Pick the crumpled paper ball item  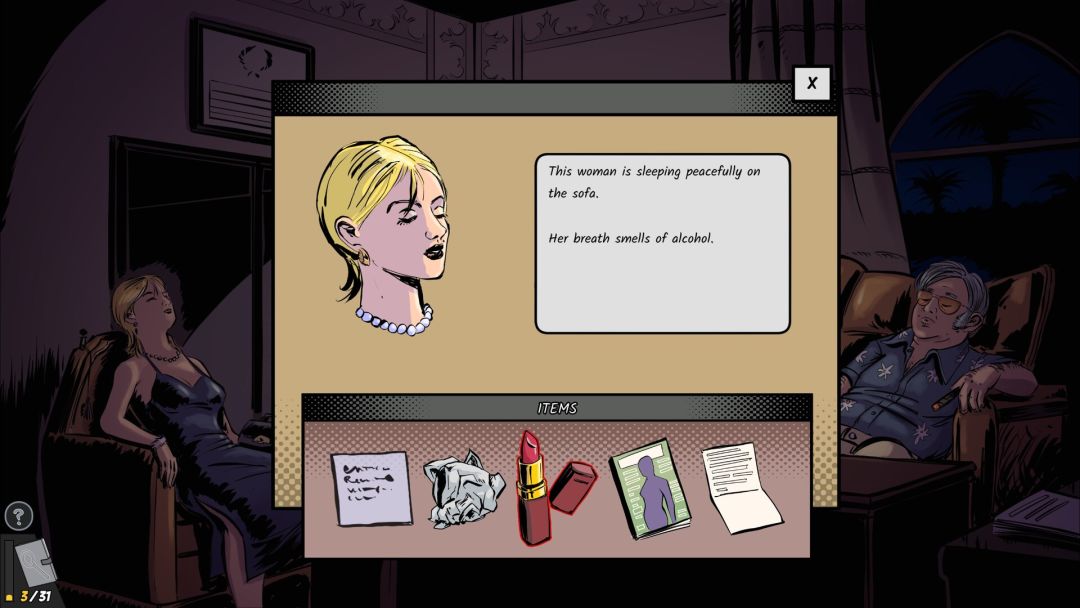point(463,490)
